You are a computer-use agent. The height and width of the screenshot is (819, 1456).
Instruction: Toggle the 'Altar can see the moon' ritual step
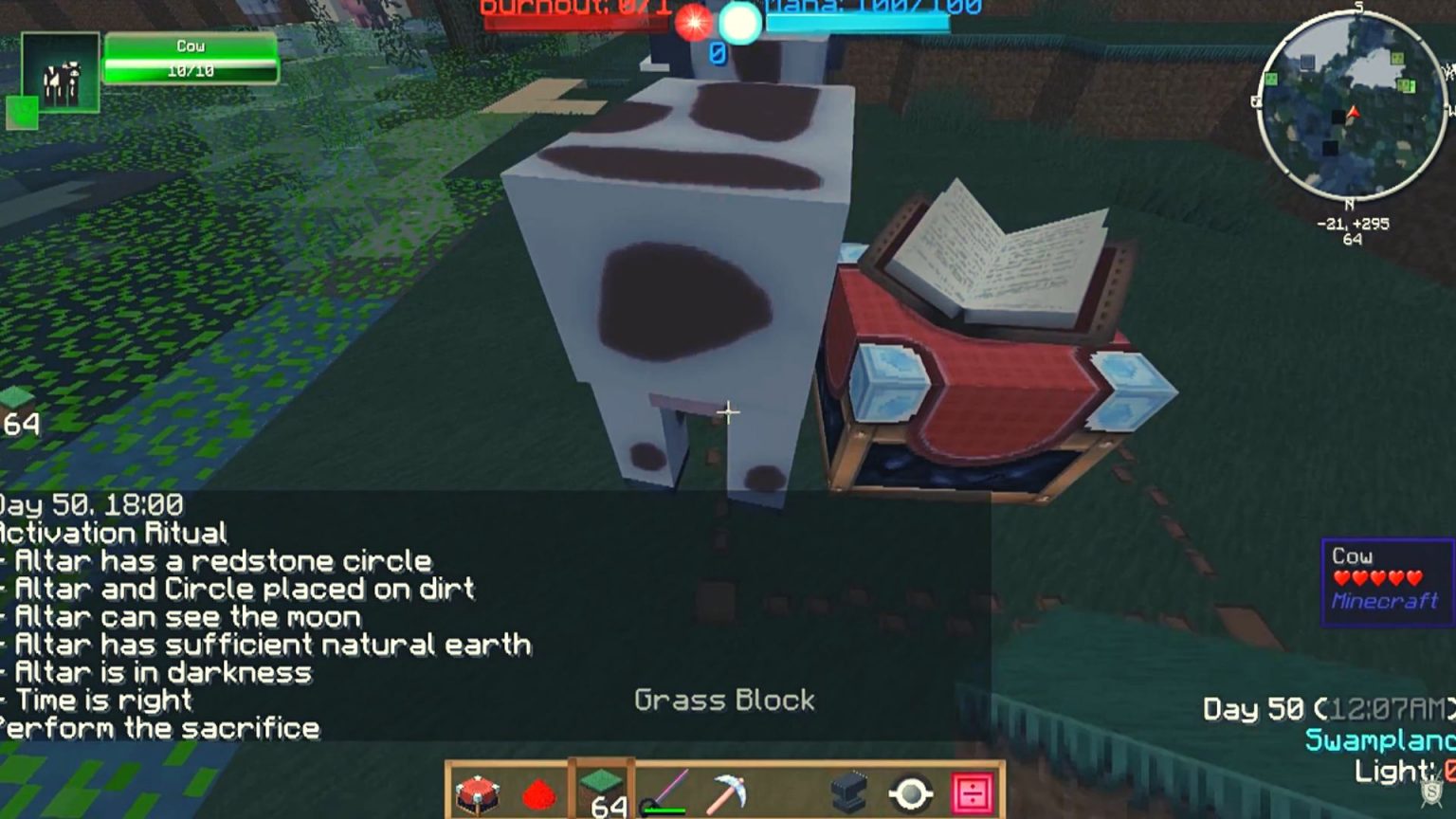(x=180, y=617)
